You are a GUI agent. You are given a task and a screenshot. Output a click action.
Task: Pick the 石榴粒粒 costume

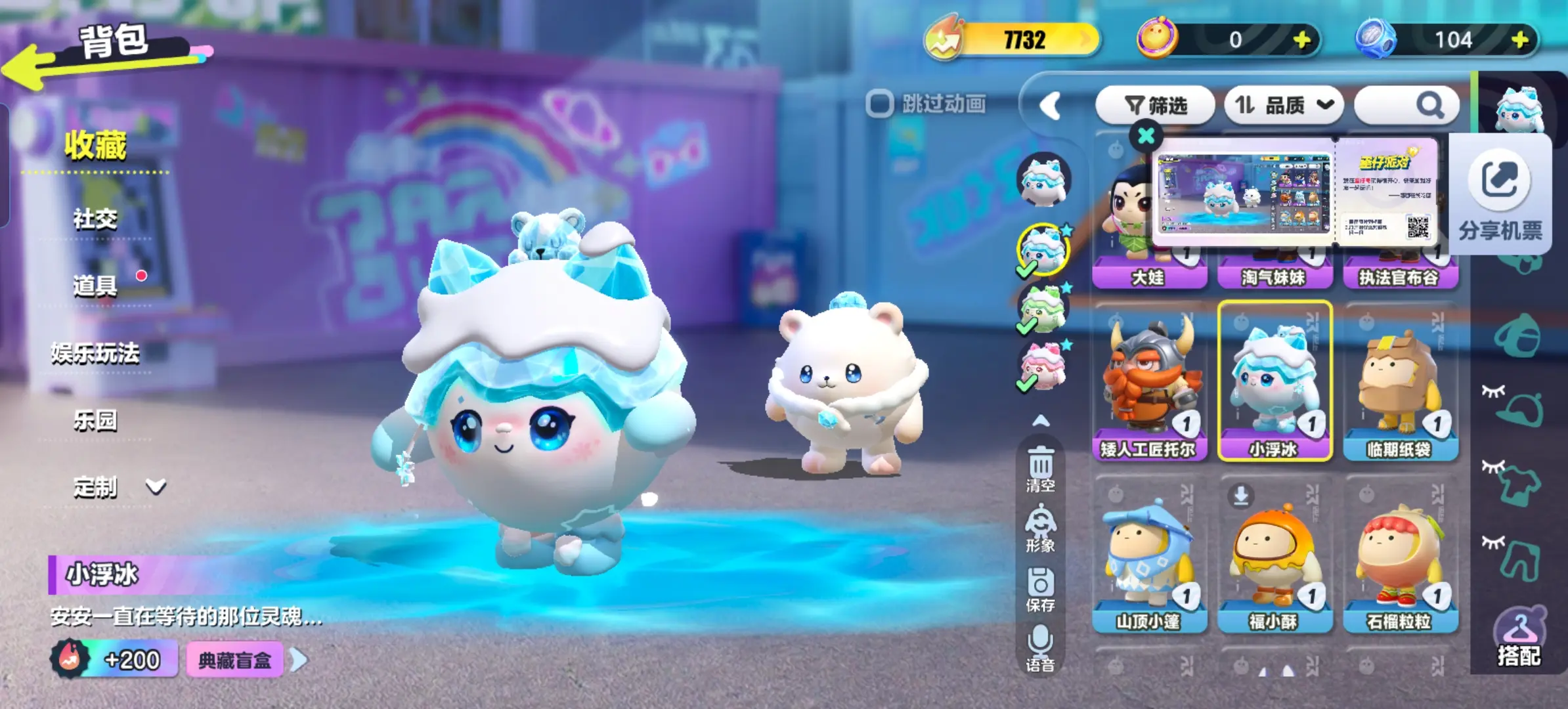tap(1400, 555)
